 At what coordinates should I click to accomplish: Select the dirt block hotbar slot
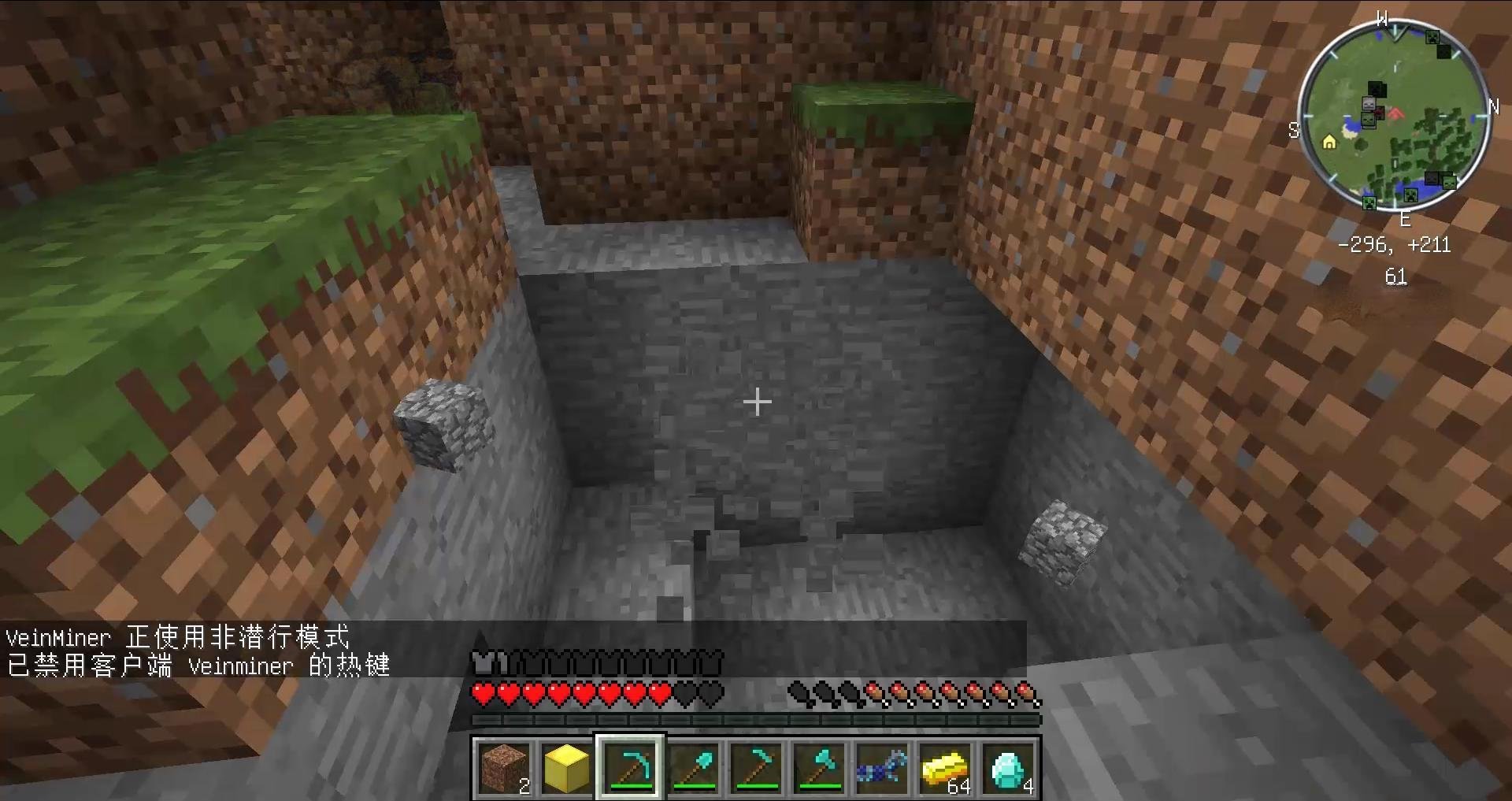point(504,768)
